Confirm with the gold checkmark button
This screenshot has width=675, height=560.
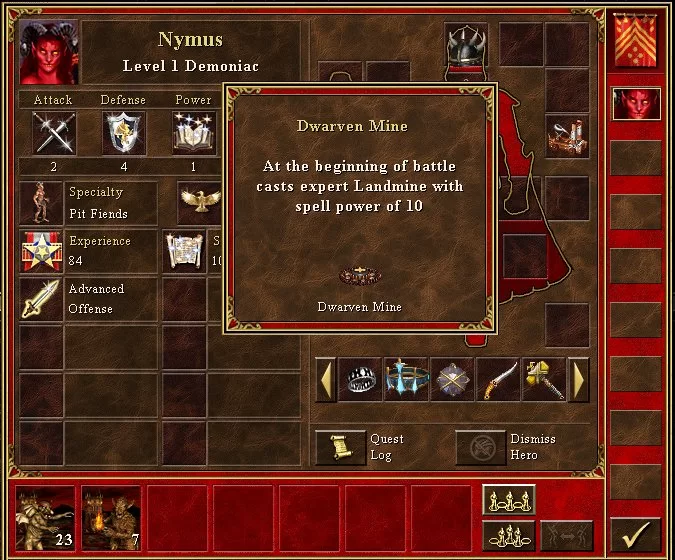635,534
